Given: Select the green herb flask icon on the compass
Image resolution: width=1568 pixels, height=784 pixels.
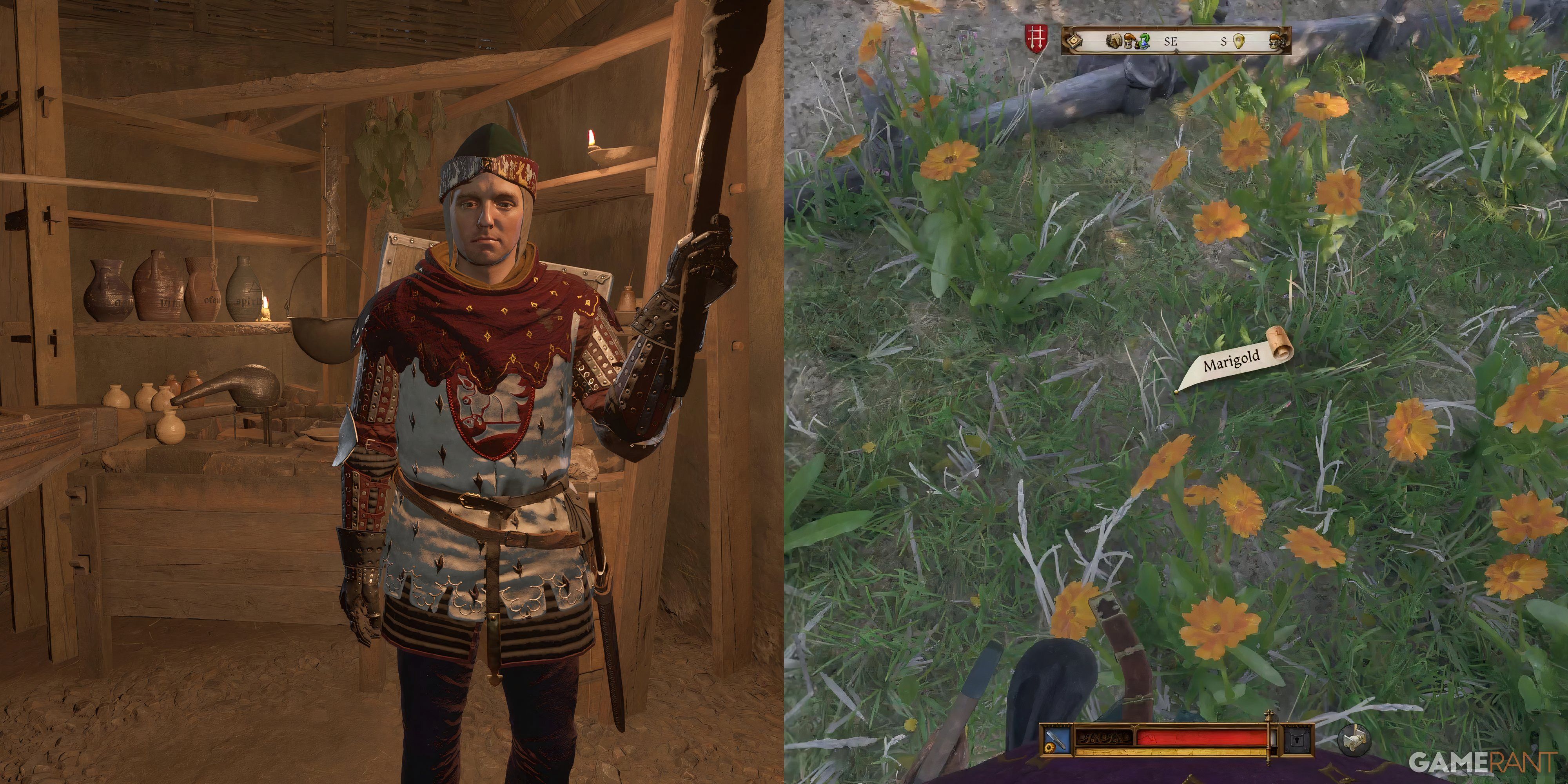Looking at the screenshot, I should click(x=1144, y=42).
